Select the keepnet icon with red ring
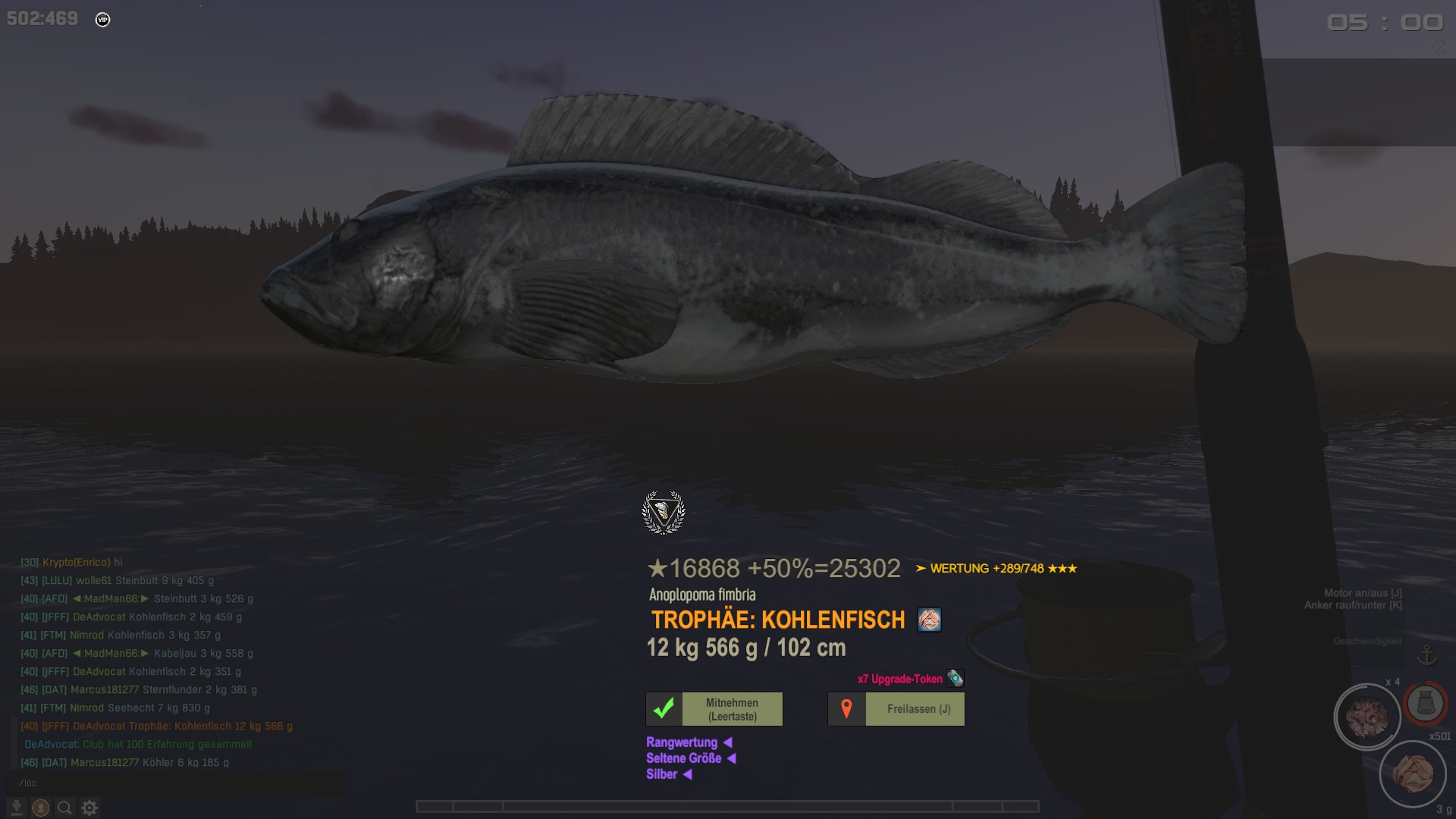1456x819 pixels. point(1425,703)
